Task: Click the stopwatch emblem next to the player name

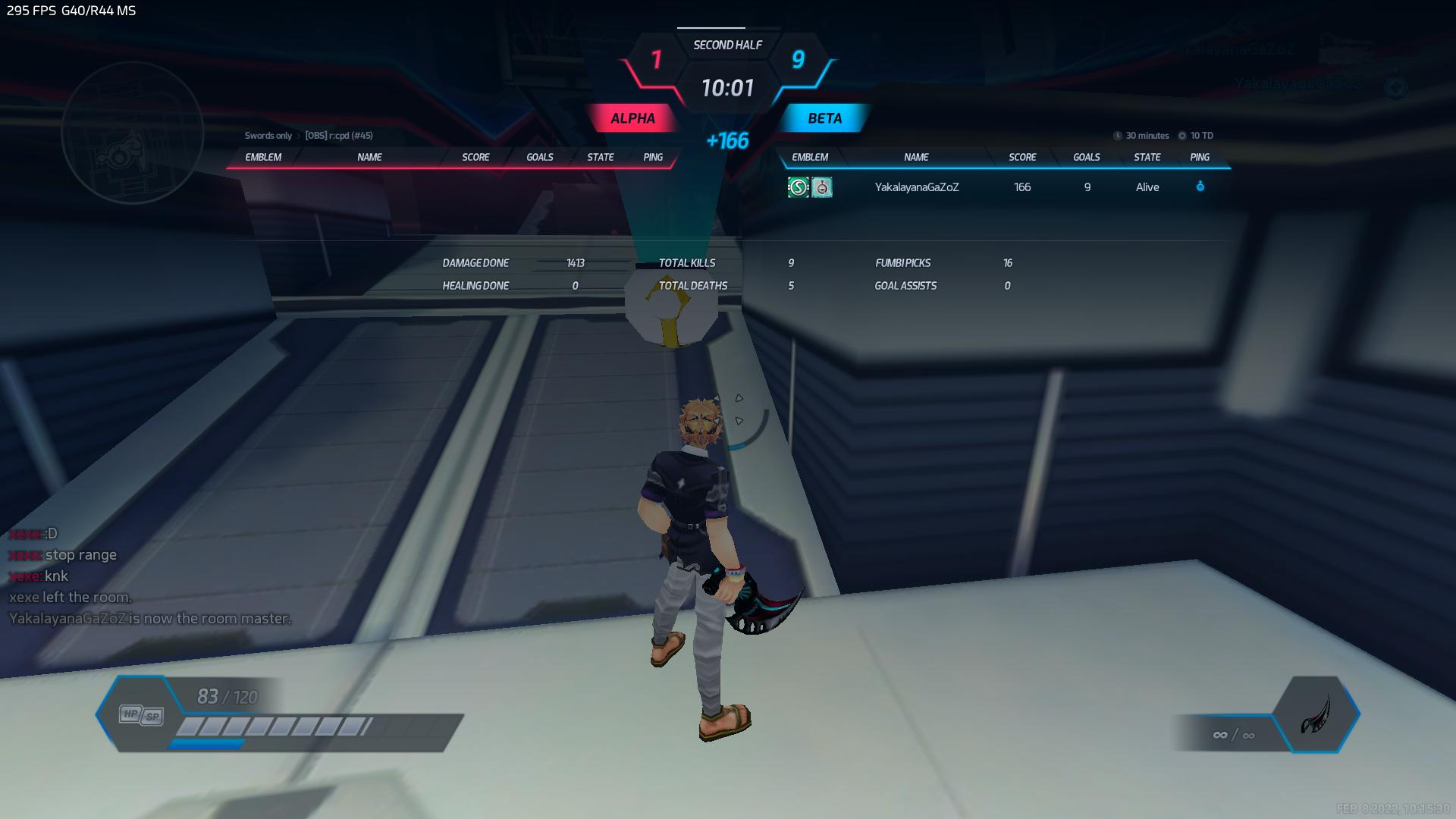Action: (x=822, y=187)
